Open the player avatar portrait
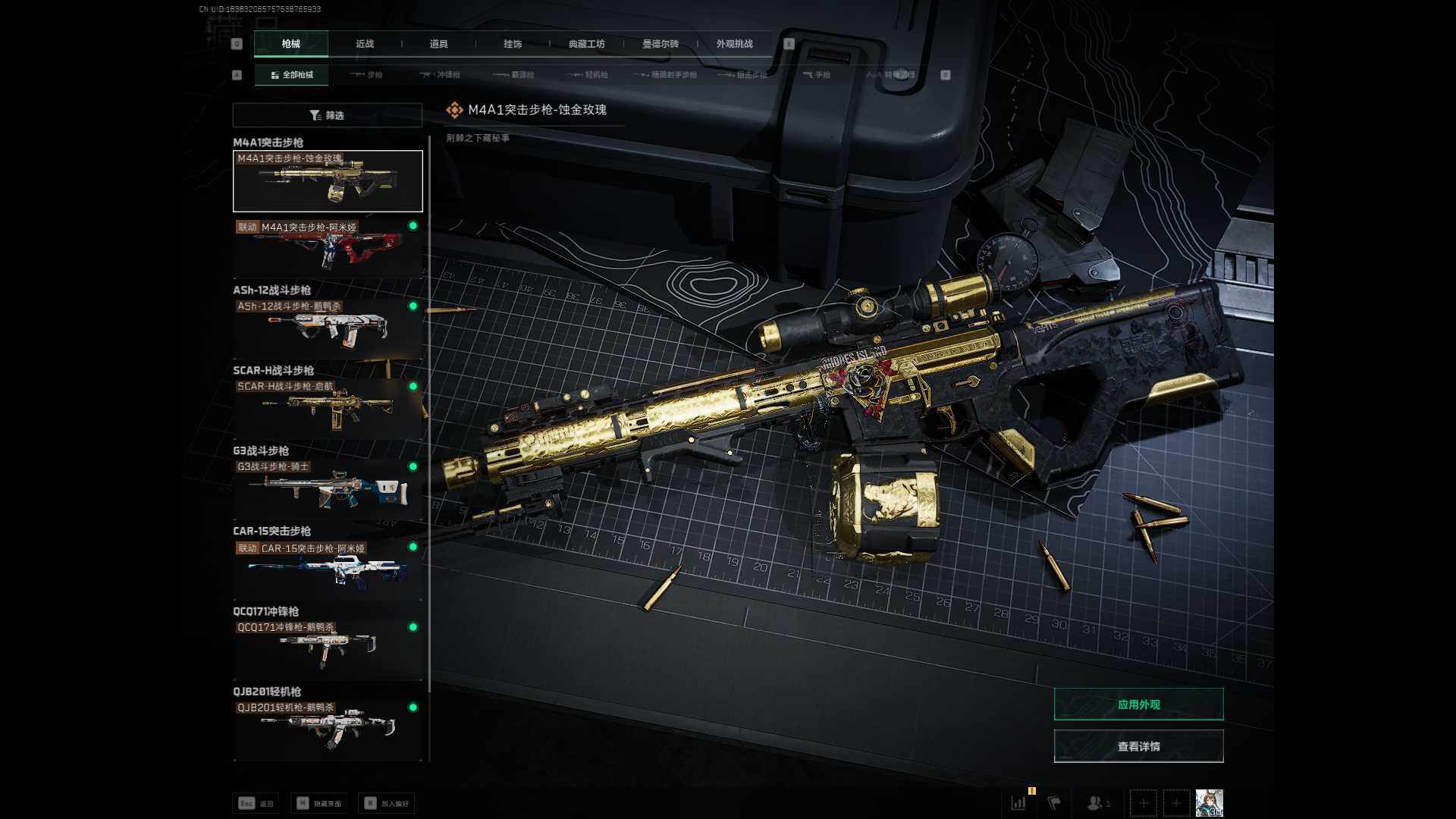The image size is (1456, 819). [x=1209, y=803]
